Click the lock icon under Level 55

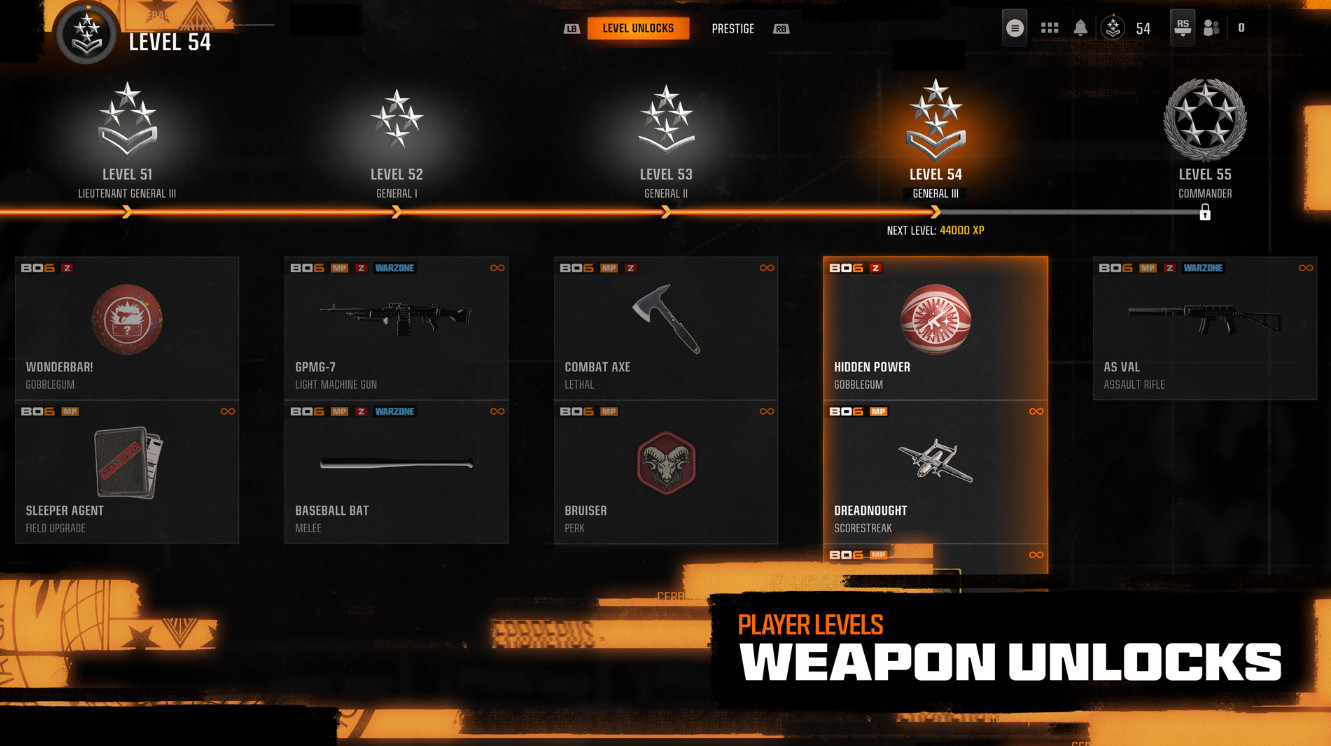[x=1205, y=212]
